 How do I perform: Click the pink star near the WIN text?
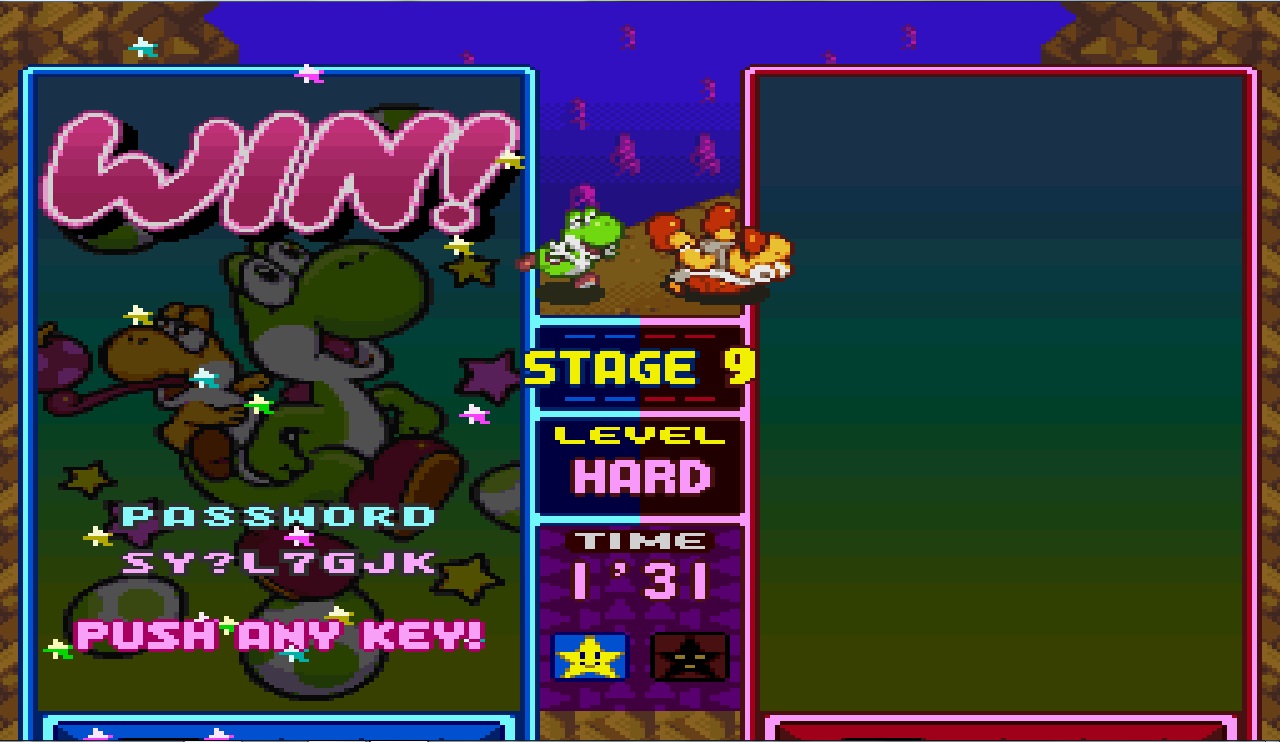pos(308,73)
